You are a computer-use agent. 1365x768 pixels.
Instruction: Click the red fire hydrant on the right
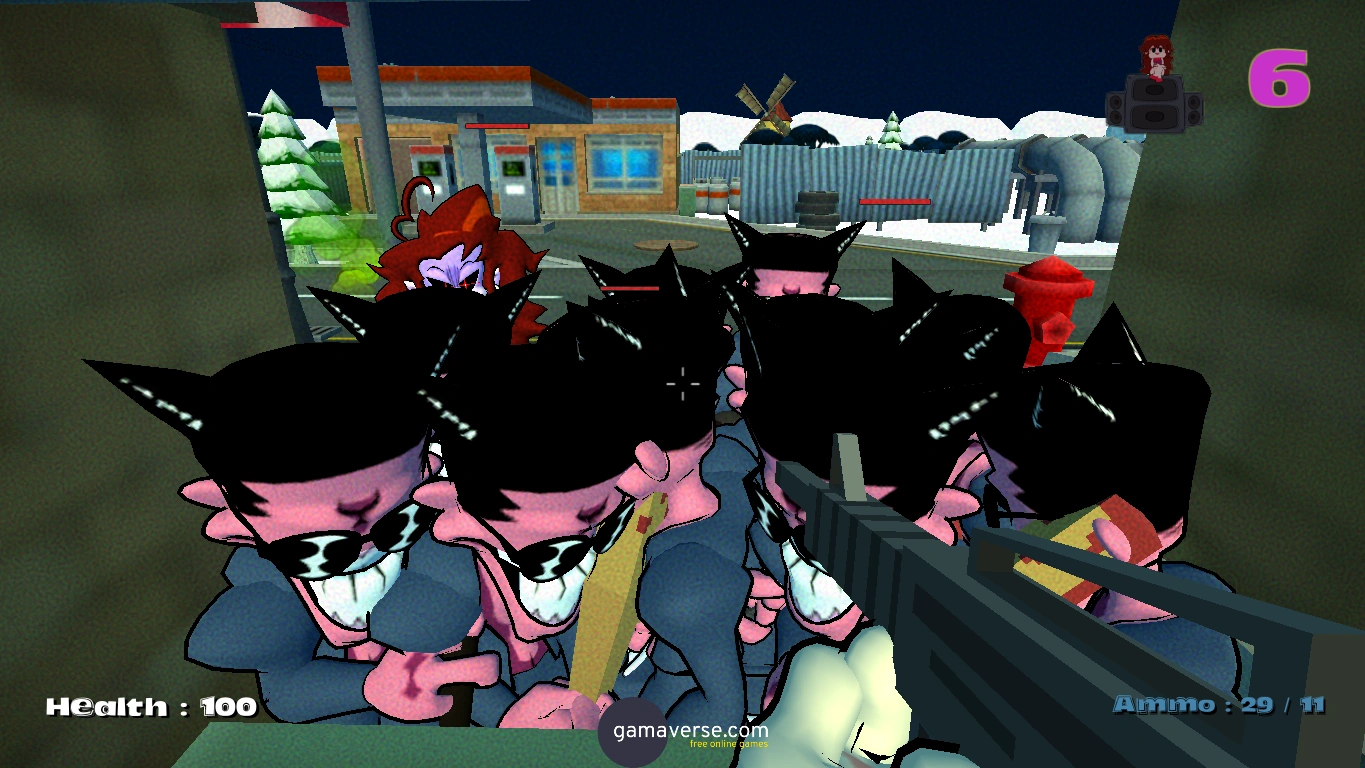[1050, 300]
